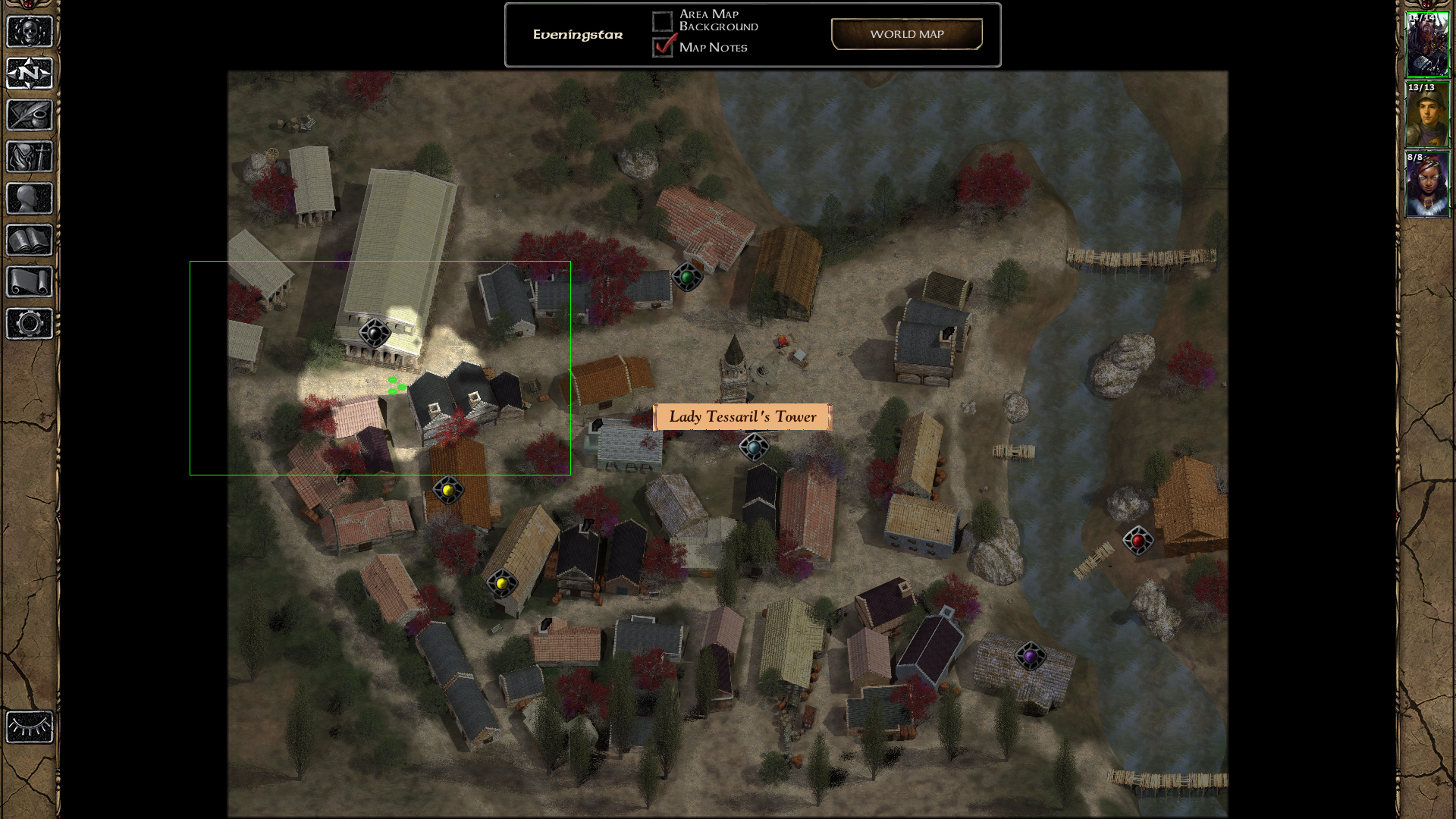
Task: Select the bearded dwarf warrior portrait
Action: [1427, 44]
